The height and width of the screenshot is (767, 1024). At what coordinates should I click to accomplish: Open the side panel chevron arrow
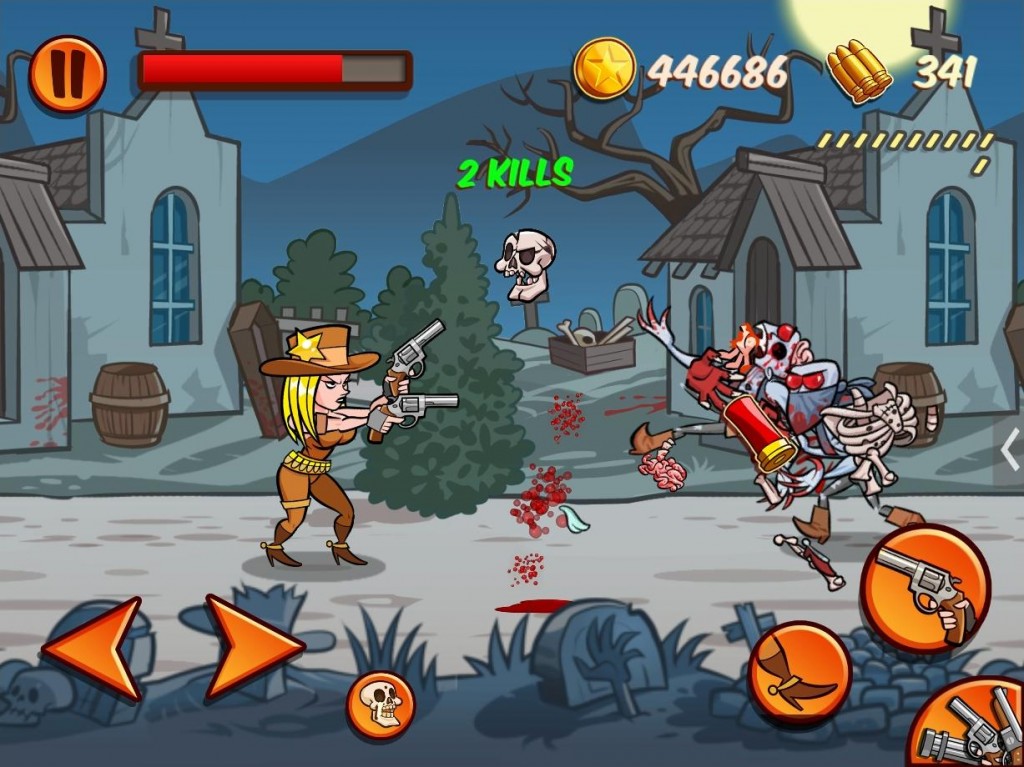(x=1010, y=448)
